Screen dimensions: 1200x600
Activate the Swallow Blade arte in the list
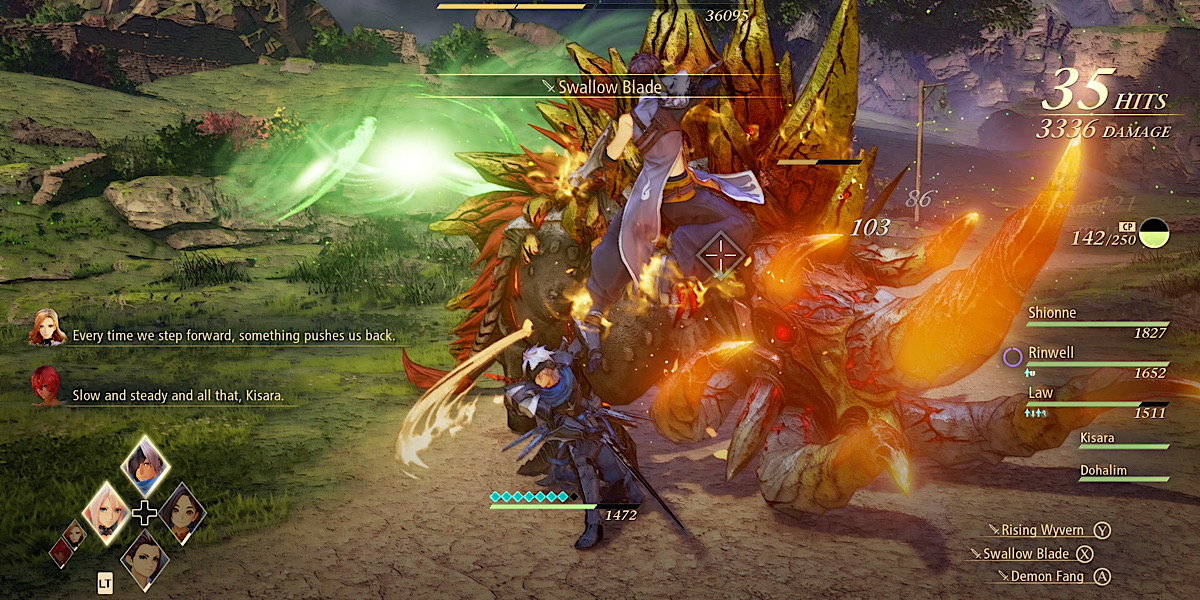pos(1032,553)
